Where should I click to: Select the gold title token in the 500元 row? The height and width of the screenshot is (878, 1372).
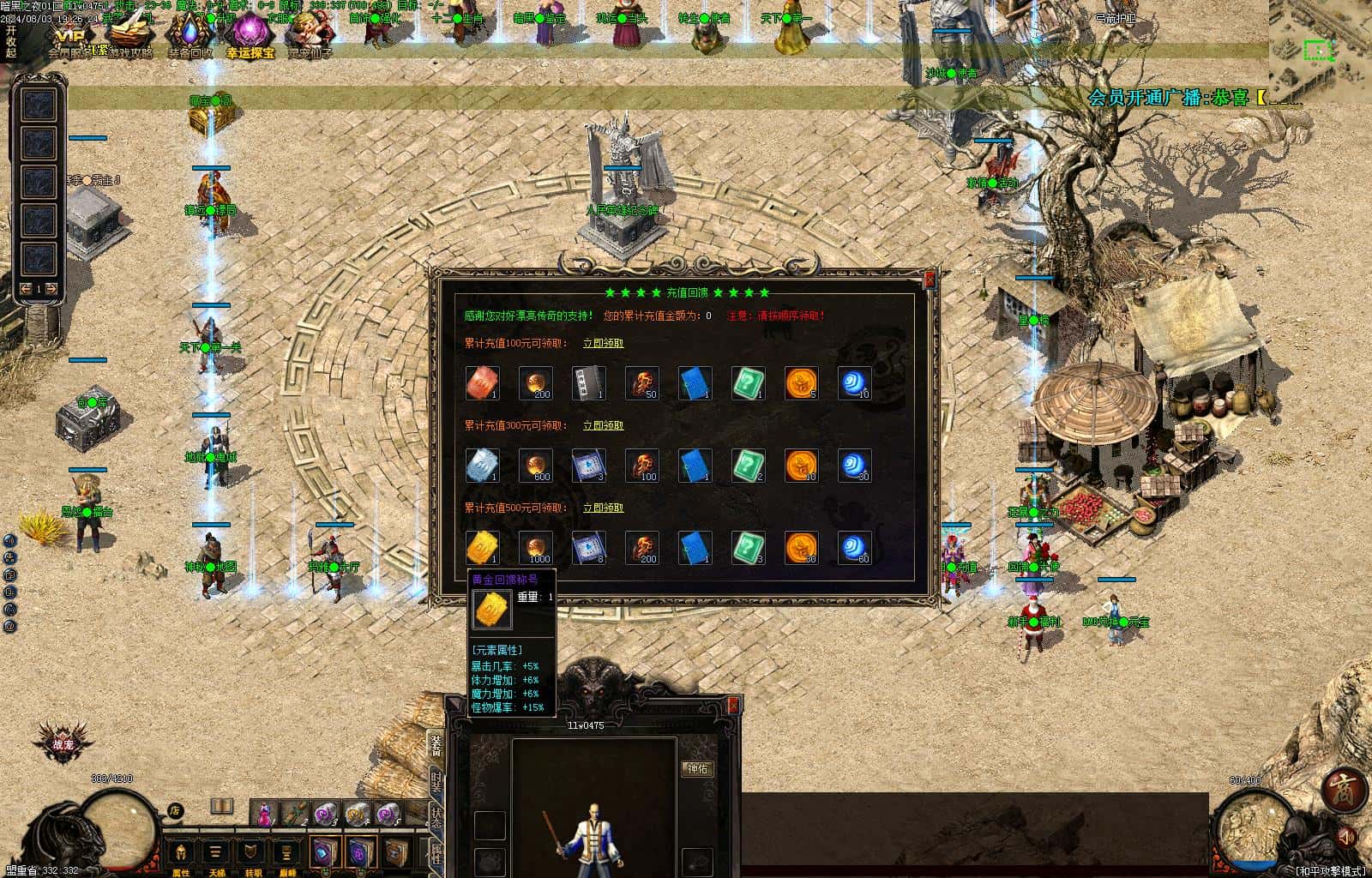[x=483, y=548]
